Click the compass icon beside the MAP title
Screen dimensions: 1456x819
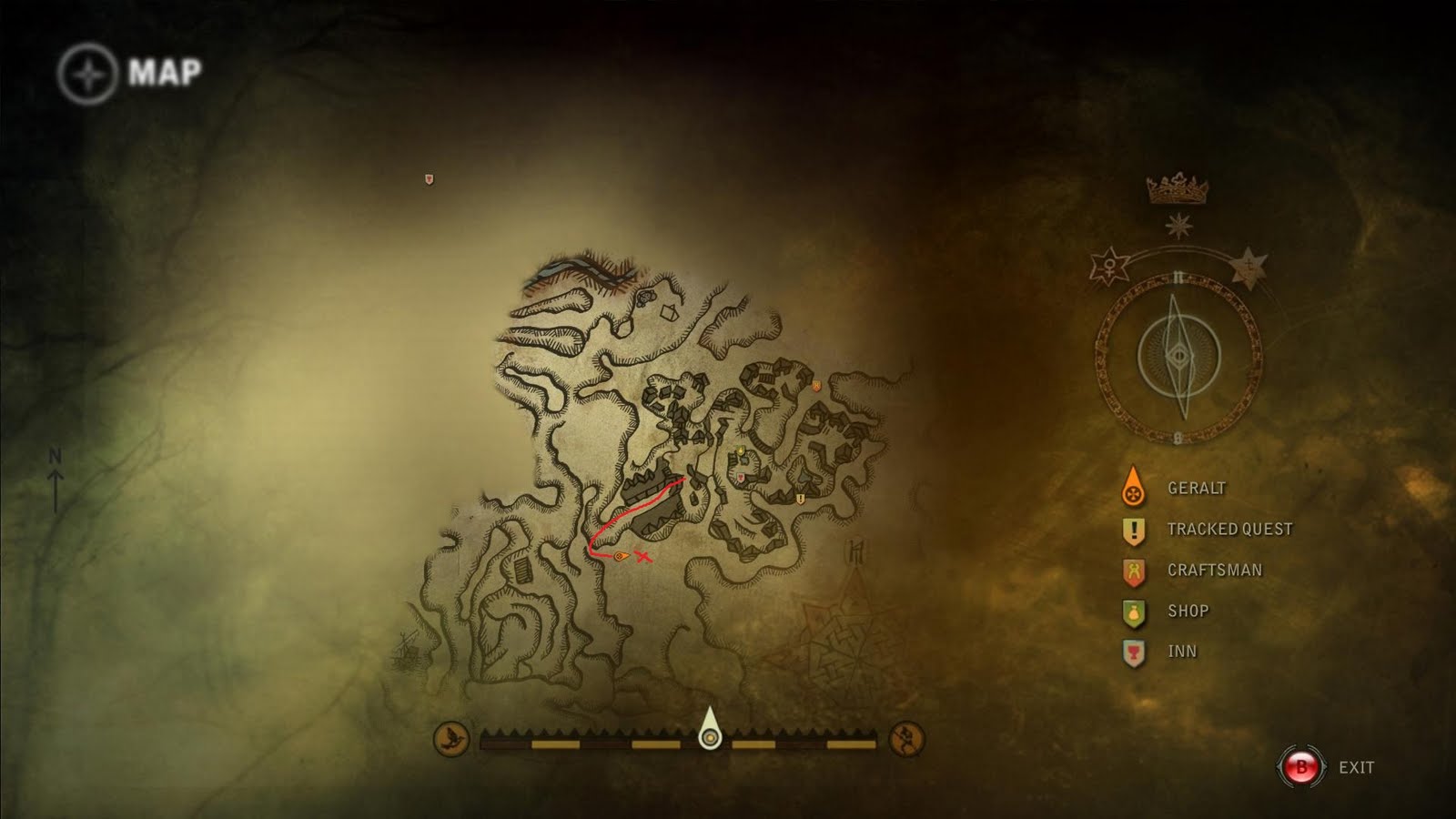[86, 71]
